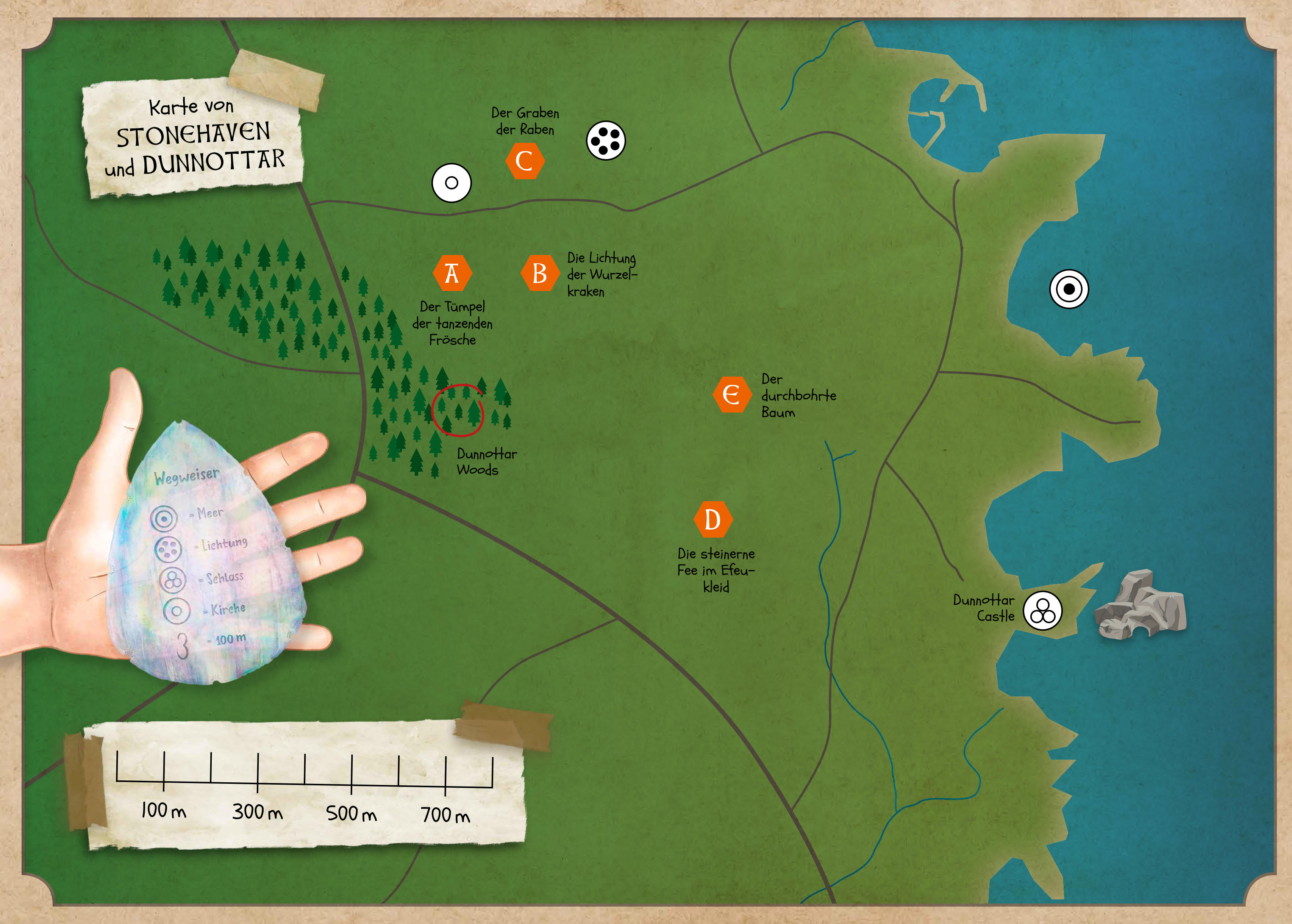Select the red circle in Dunnottar Woods

pos(458,410)
